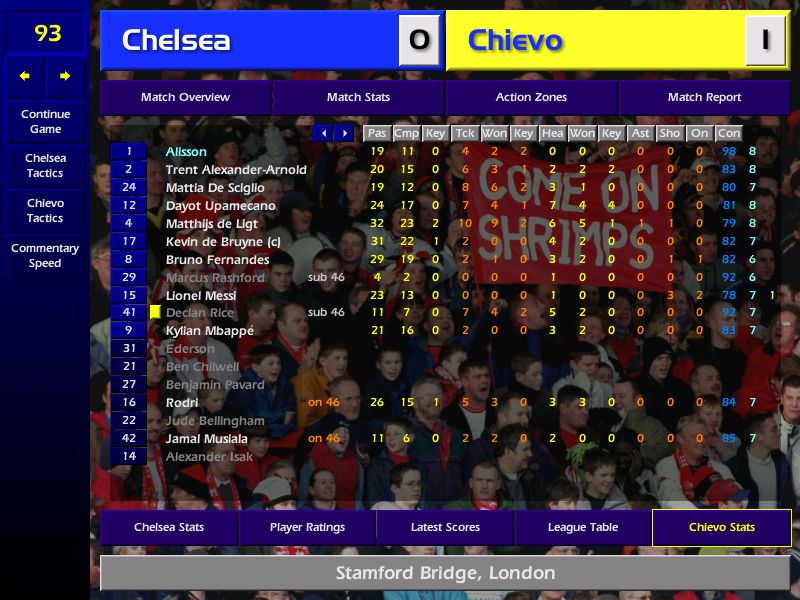This screenshot has width=800, height=600.
Task: Show the Match Stats tab
Action: coord(358,97)
